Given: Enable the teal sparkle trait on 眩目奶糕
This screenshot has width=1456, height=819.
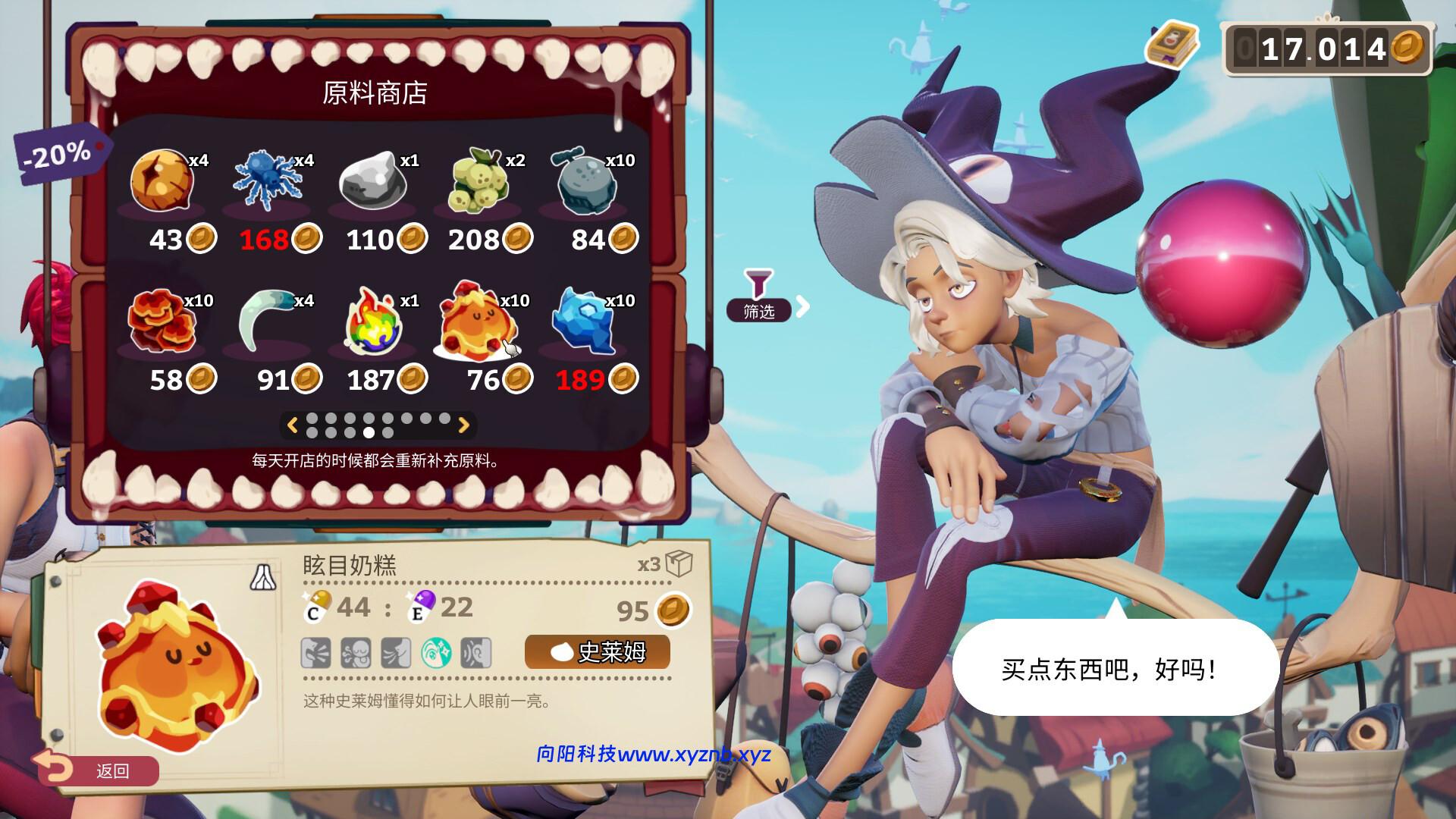Looking at the screenshot, I should [x=436, y=653].
